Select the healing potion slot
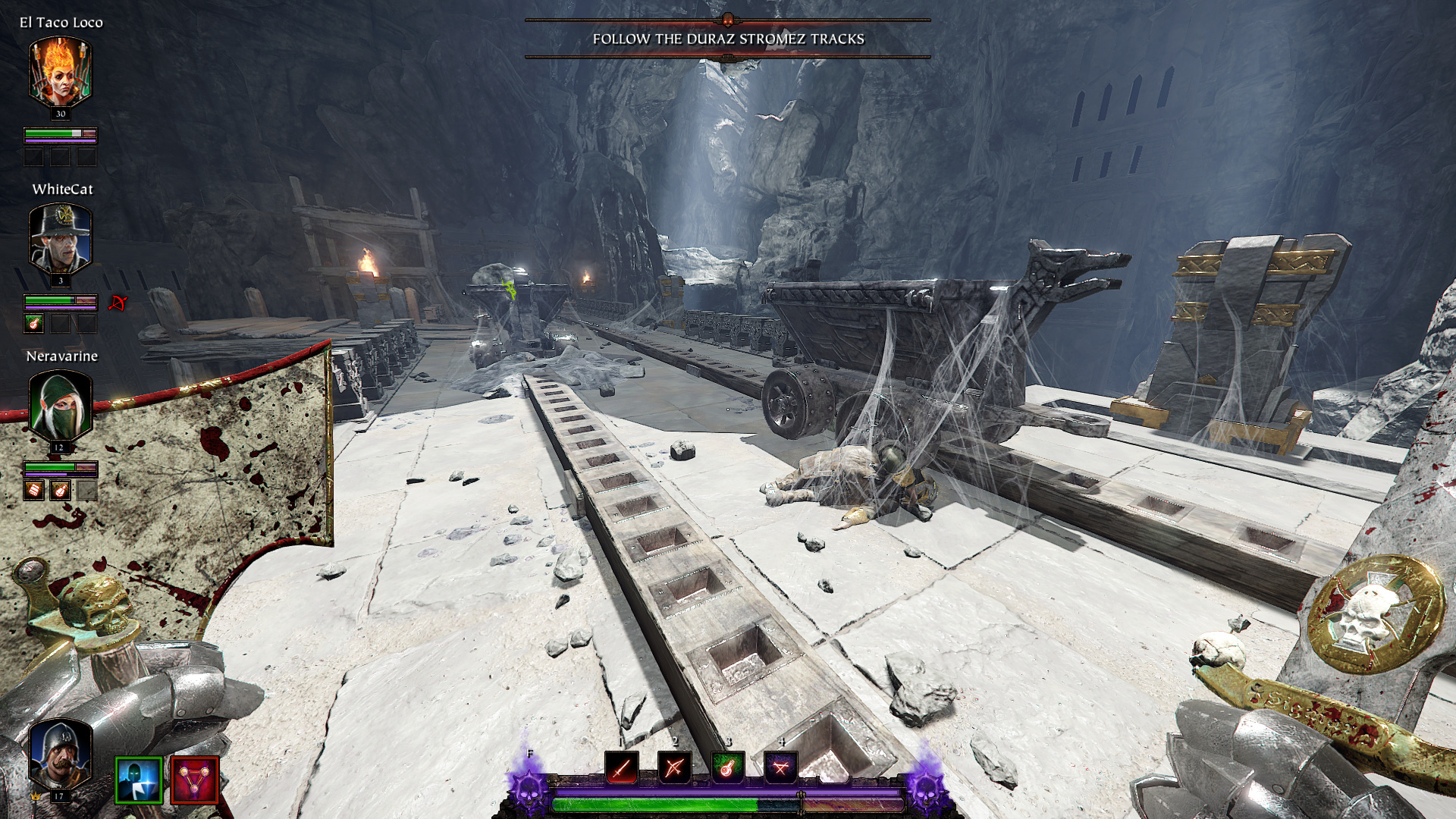 click(x=726, y=767)
